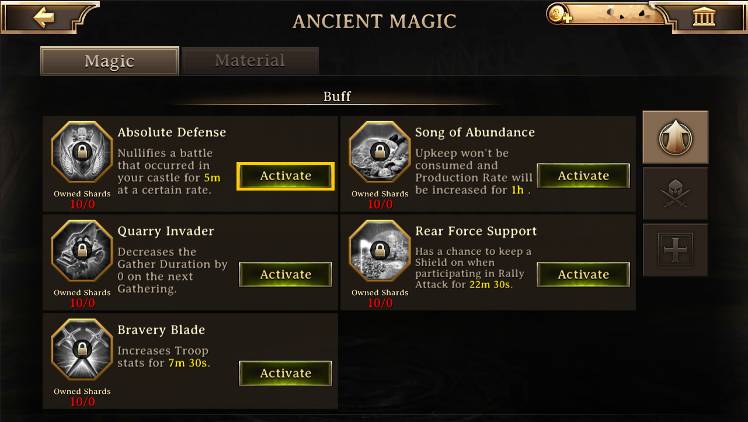Activate the Absolute Defense magic

pos(286,176)
